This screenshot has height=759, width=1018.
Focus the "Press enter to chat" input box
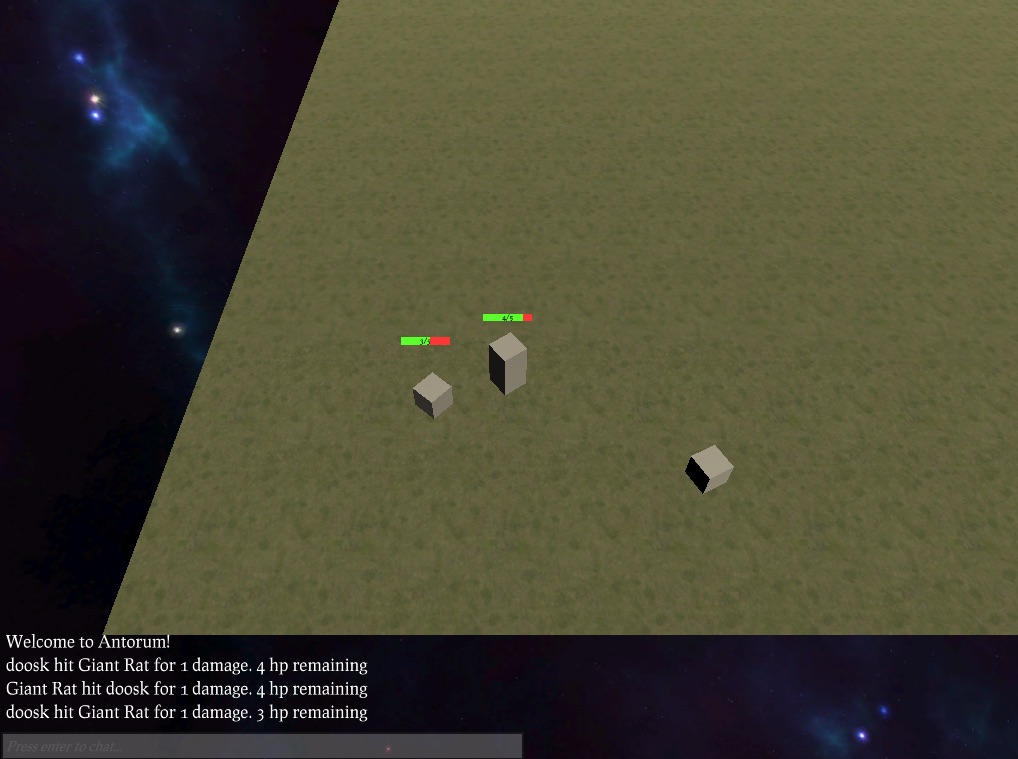[x=262, y=746]
